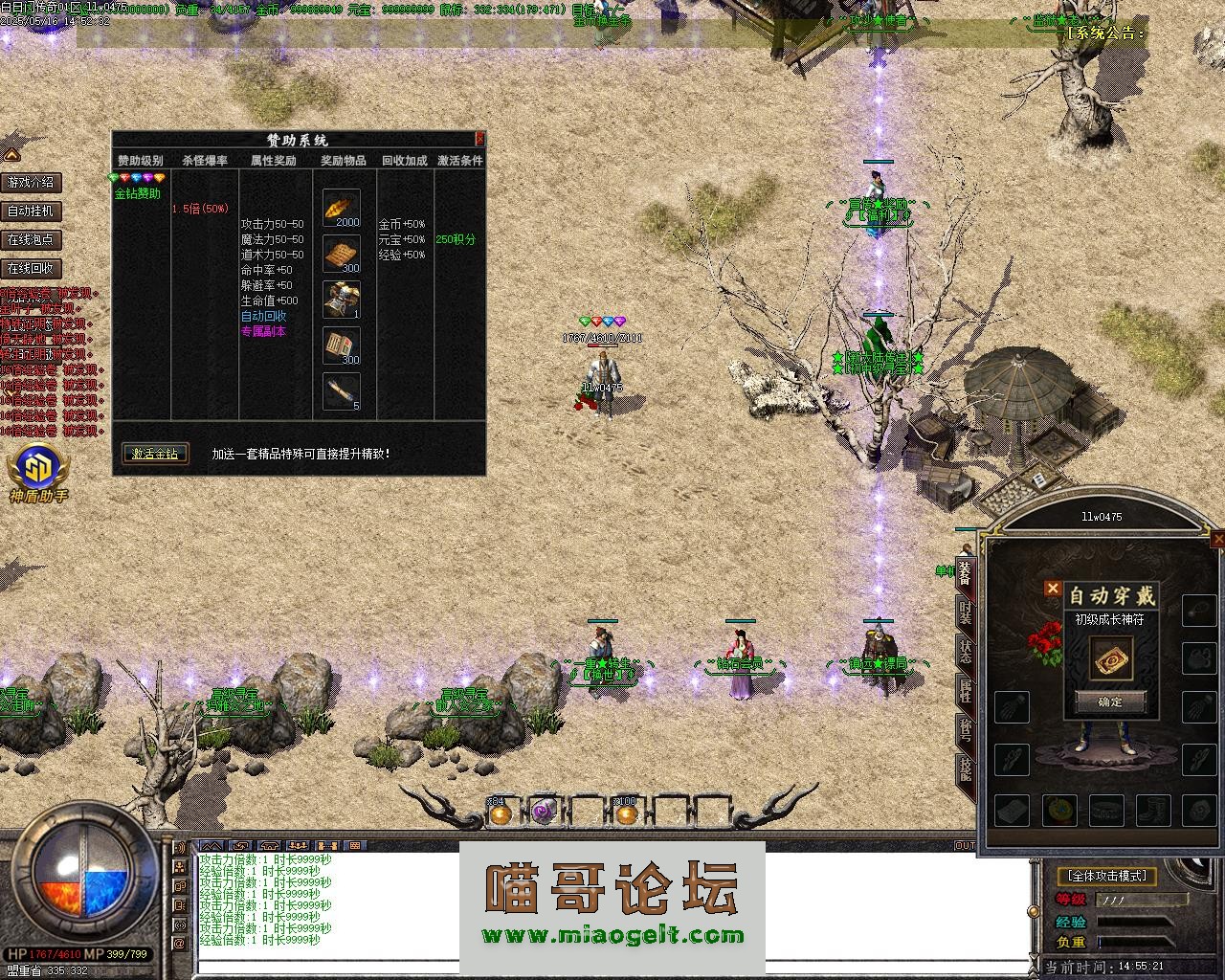Screen dimensions: 1225x980
Task: Switch to the 时装 fashion tab
Action: pos(965,613)
